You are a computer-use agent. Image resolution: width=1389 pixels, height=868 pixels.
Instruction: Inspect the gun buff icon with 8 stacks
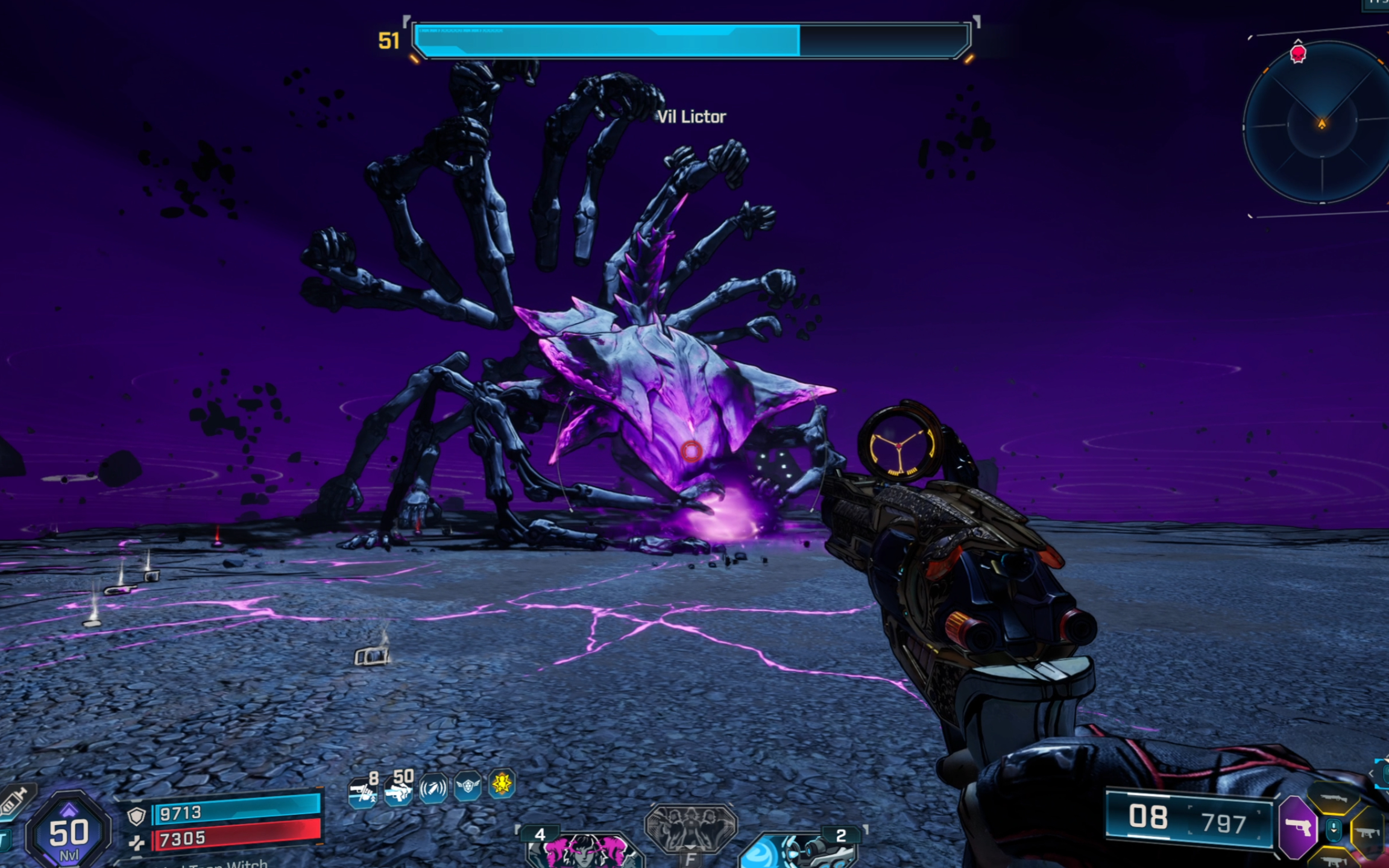pos(364,789)
